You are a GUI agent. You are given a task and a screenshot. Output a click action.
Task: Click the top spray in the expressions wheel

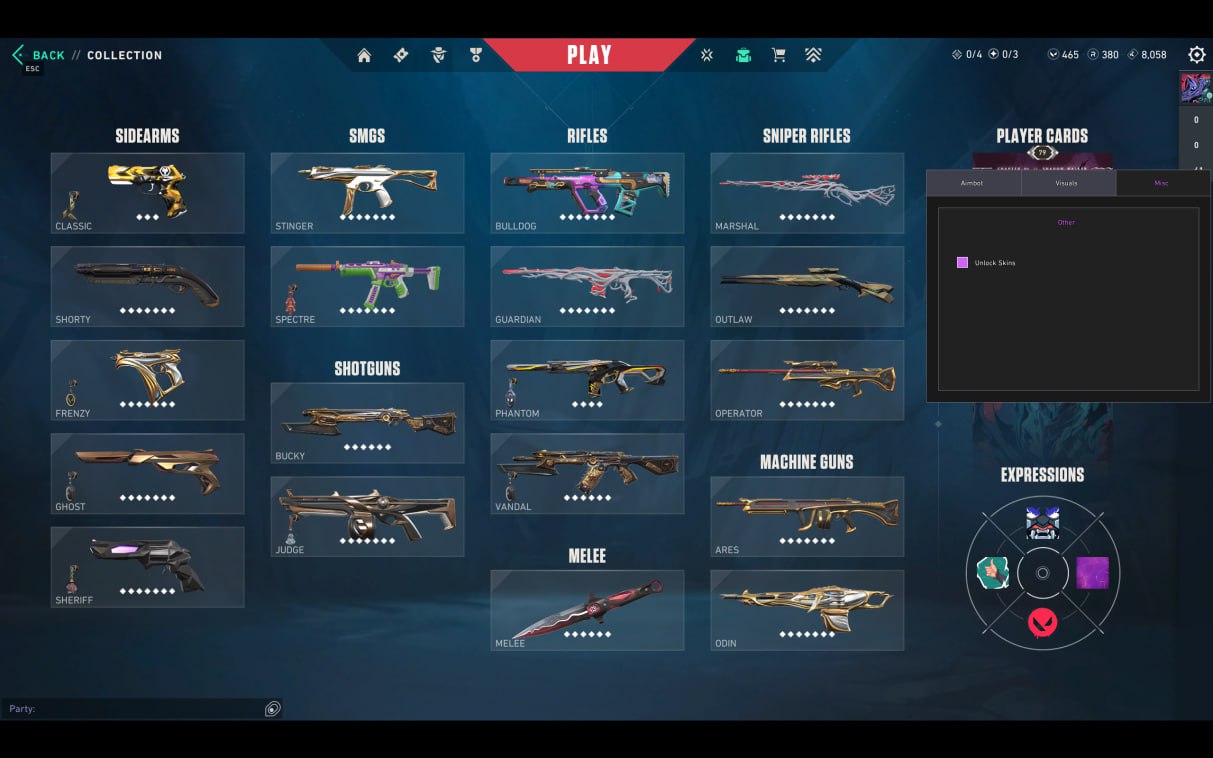(x=1042, y=523)
